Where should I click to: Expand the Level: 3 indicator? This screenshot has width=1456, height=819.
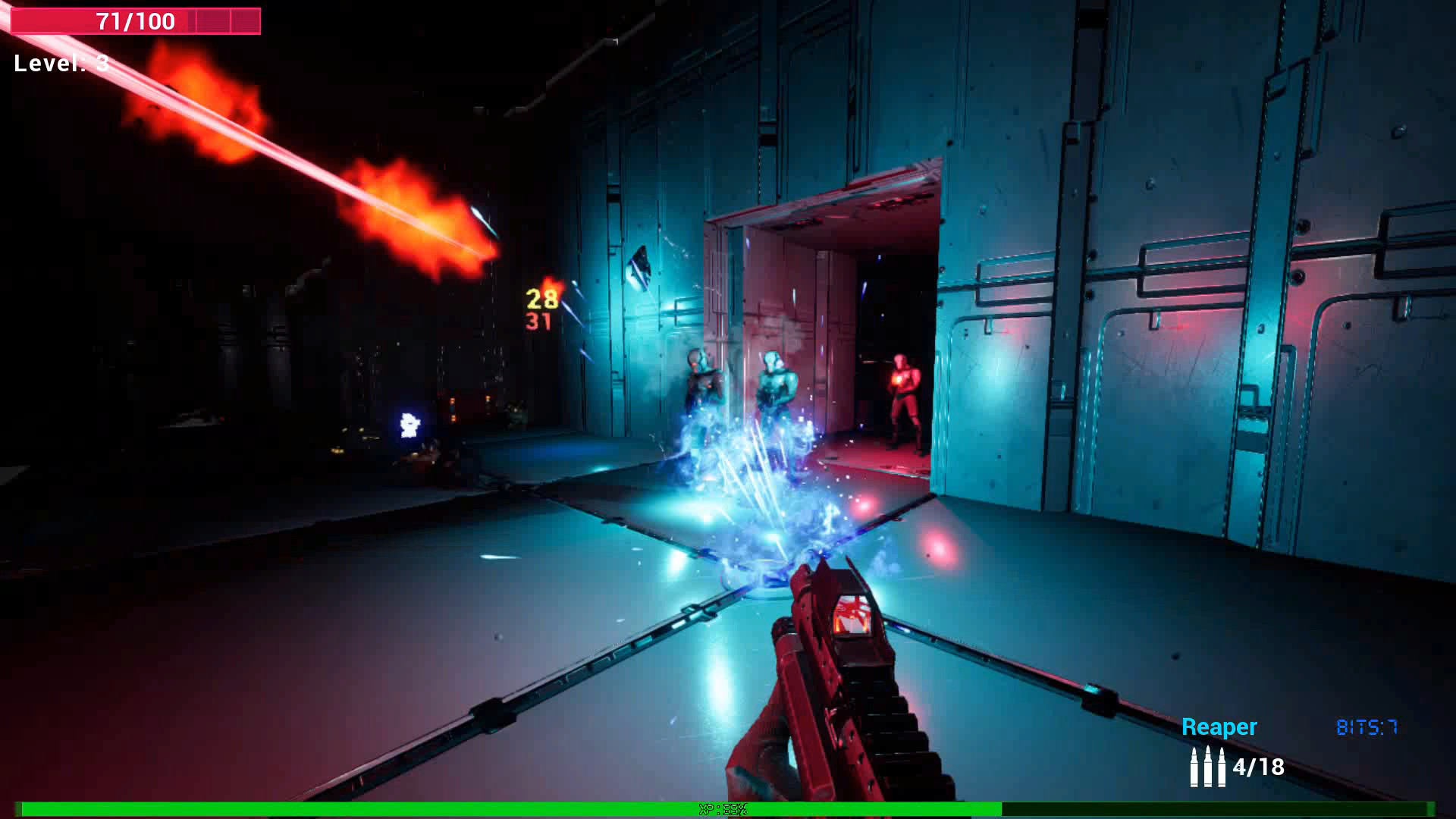point(61,63)
